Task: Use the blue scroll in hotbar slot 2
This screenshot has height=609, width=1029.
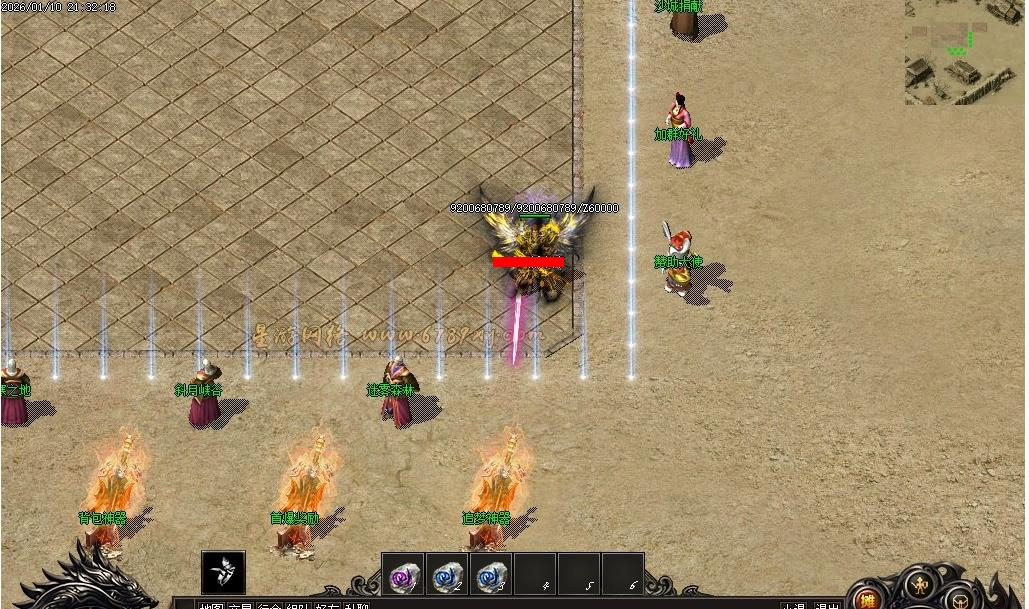Action: (447, 575)
